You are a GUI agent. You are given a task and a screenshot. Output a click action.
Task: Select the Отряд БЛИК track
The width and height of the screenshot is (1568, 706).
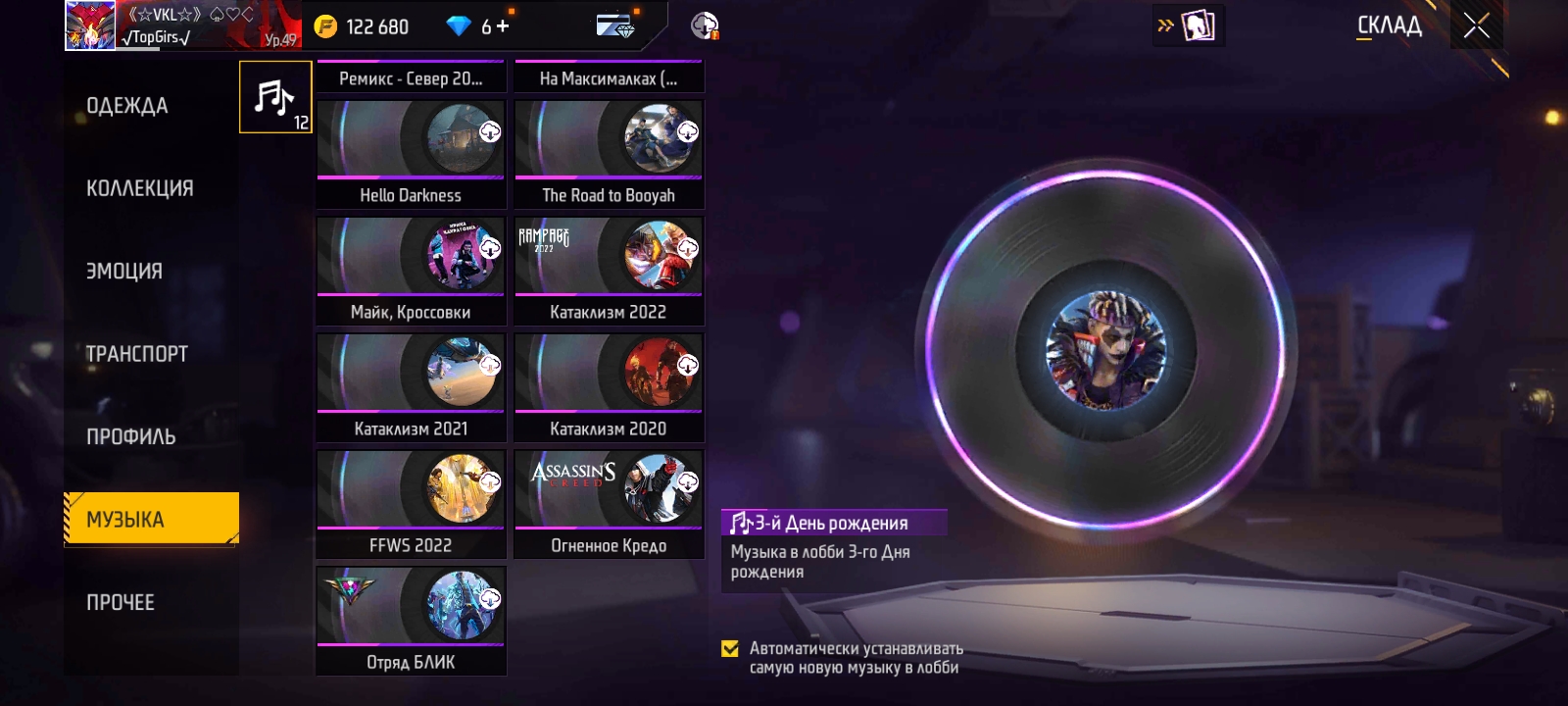click(411, 620)
